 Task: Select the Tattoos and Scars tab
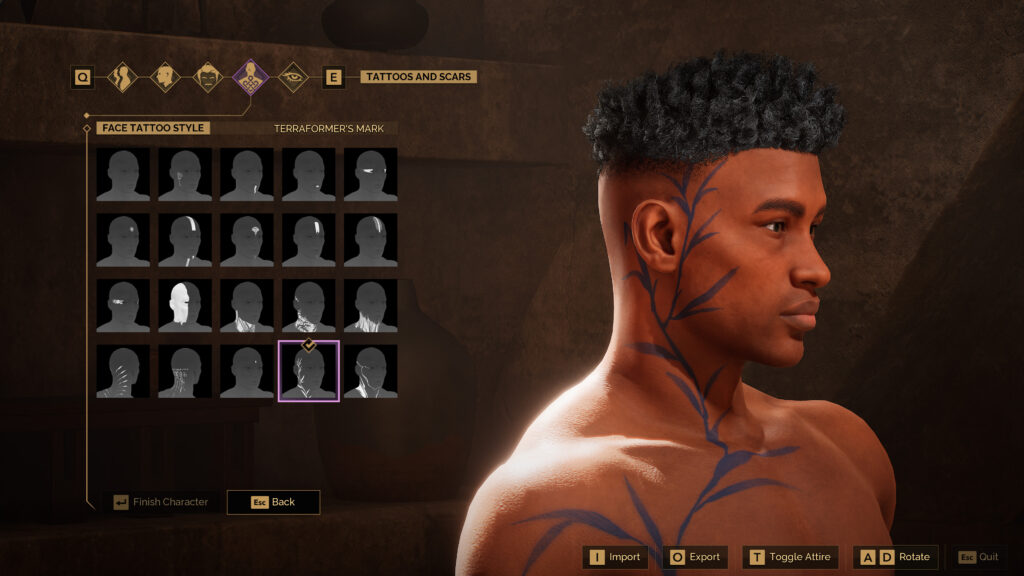250,77
